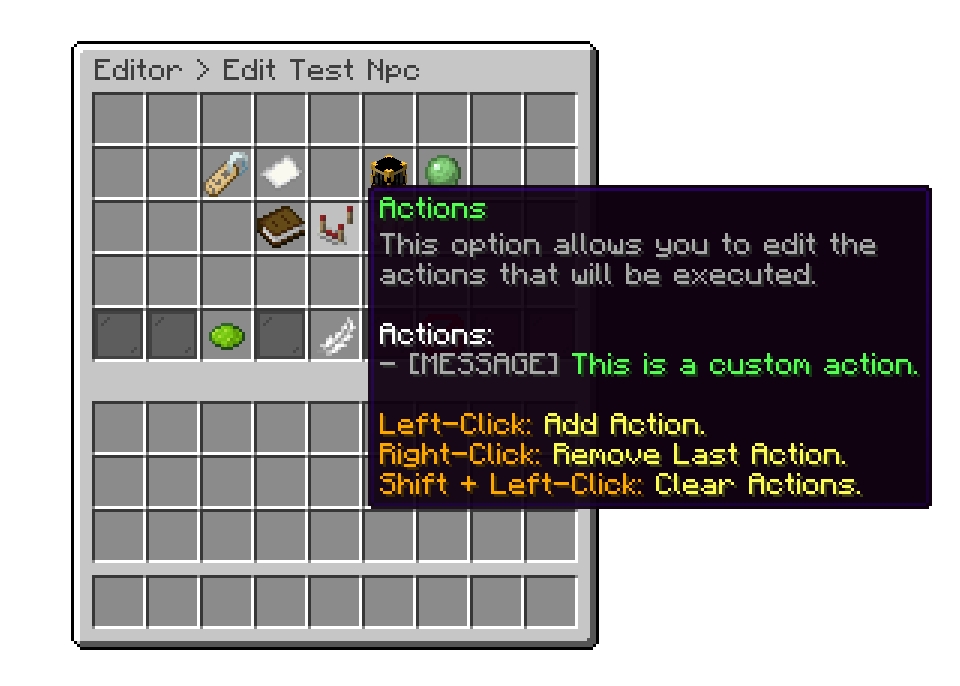The height and width of the screenshot is (686, 960).
Task: Choose the green slimeball item slot
Action: (x=442, y=171)
